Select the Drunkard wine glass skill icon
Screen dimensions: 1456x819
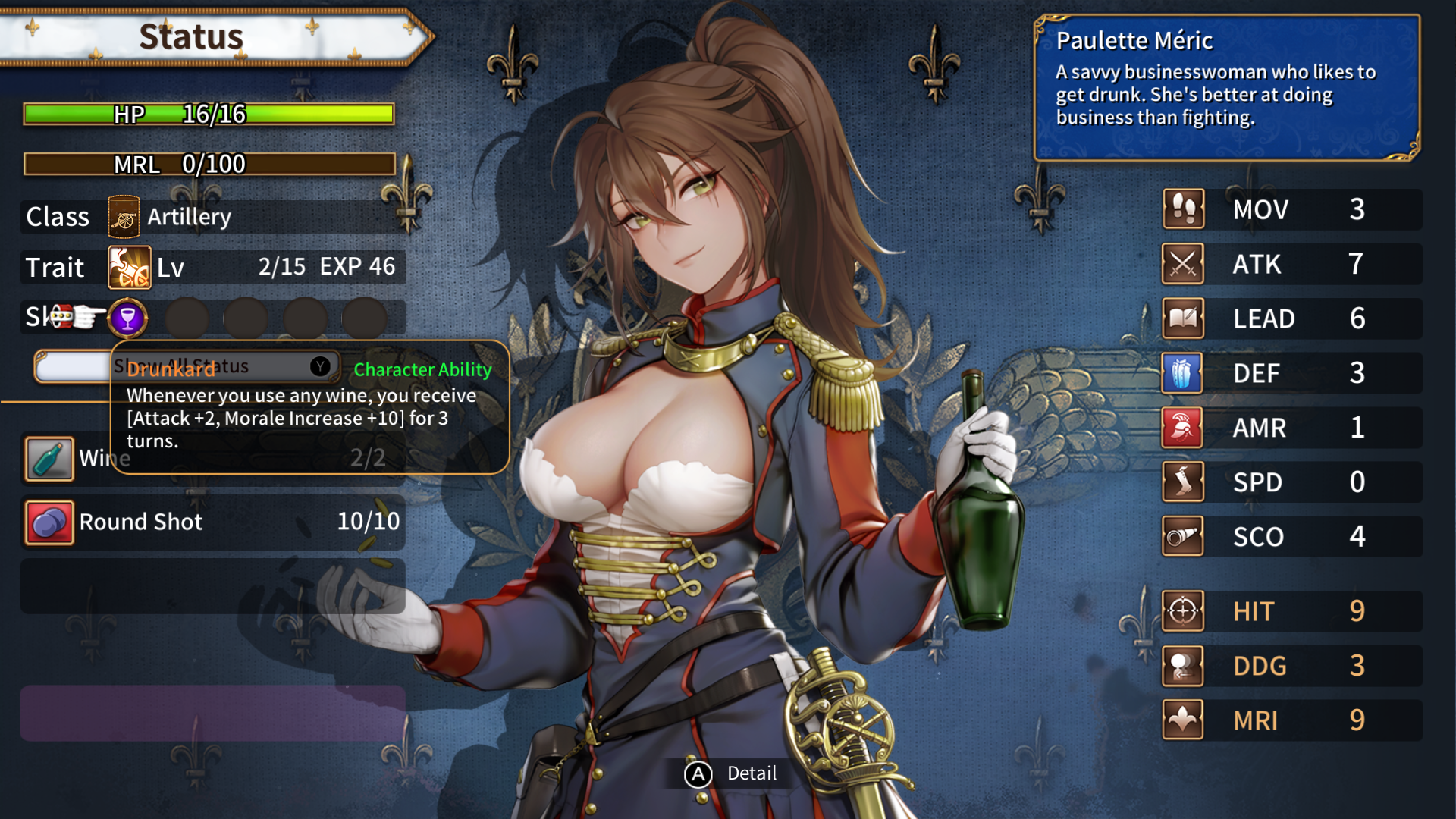[127, 318]
